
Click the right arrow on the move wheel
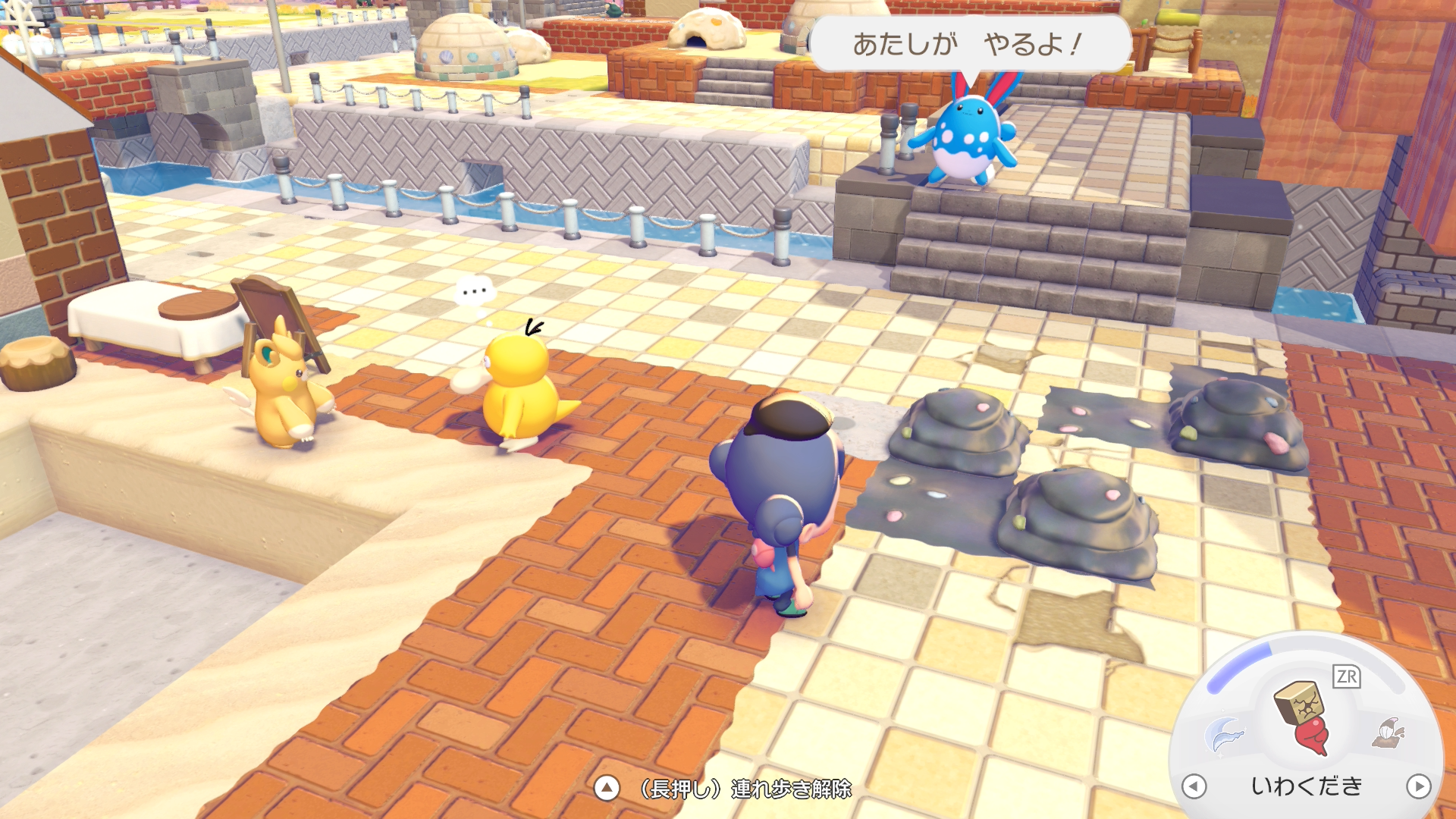[x=1418, y=786]
